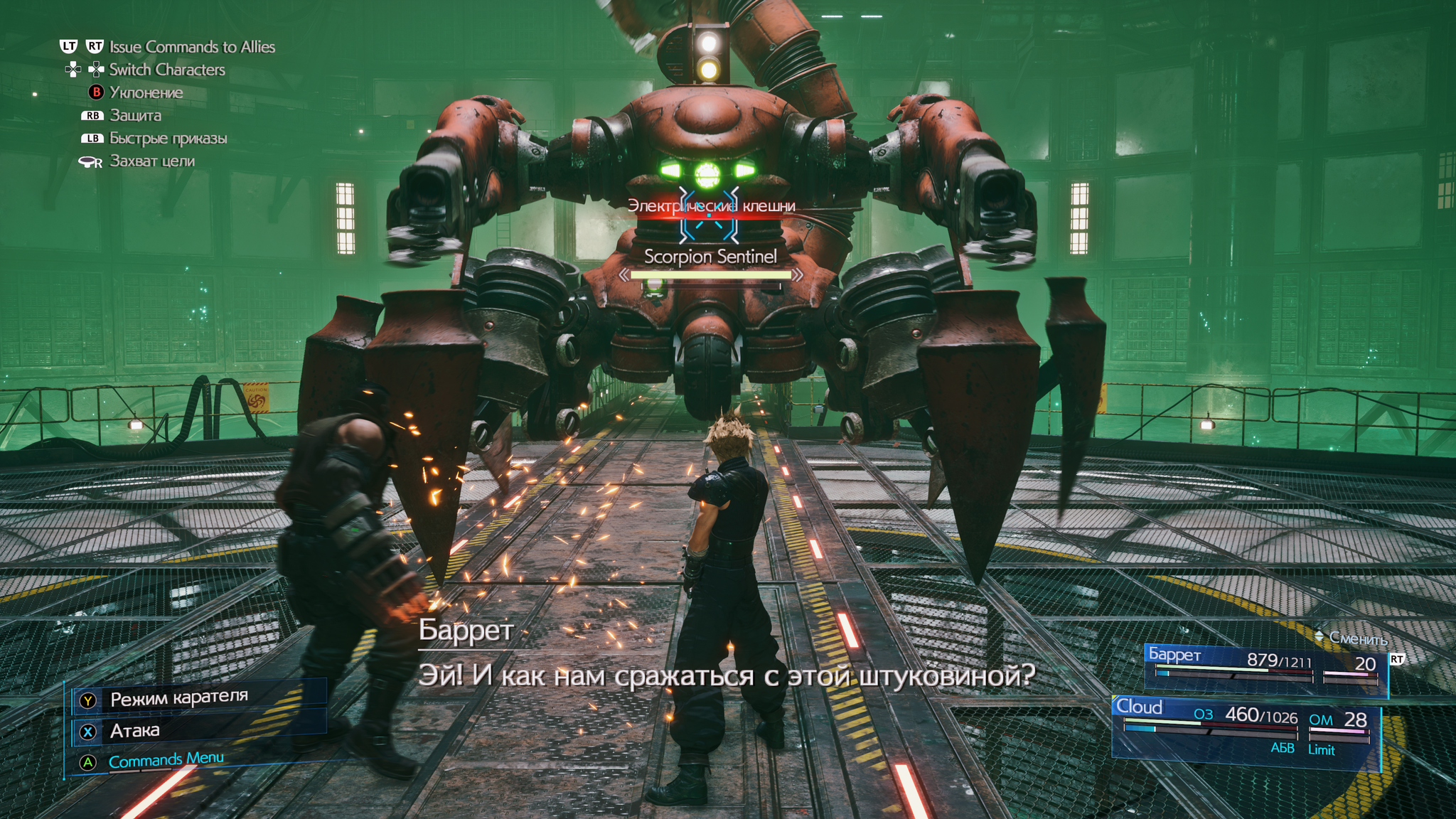Viewport: 1456px width, 819px height.
Task: Switch to Баррет's party panel
Action: tap(1265, 664)
